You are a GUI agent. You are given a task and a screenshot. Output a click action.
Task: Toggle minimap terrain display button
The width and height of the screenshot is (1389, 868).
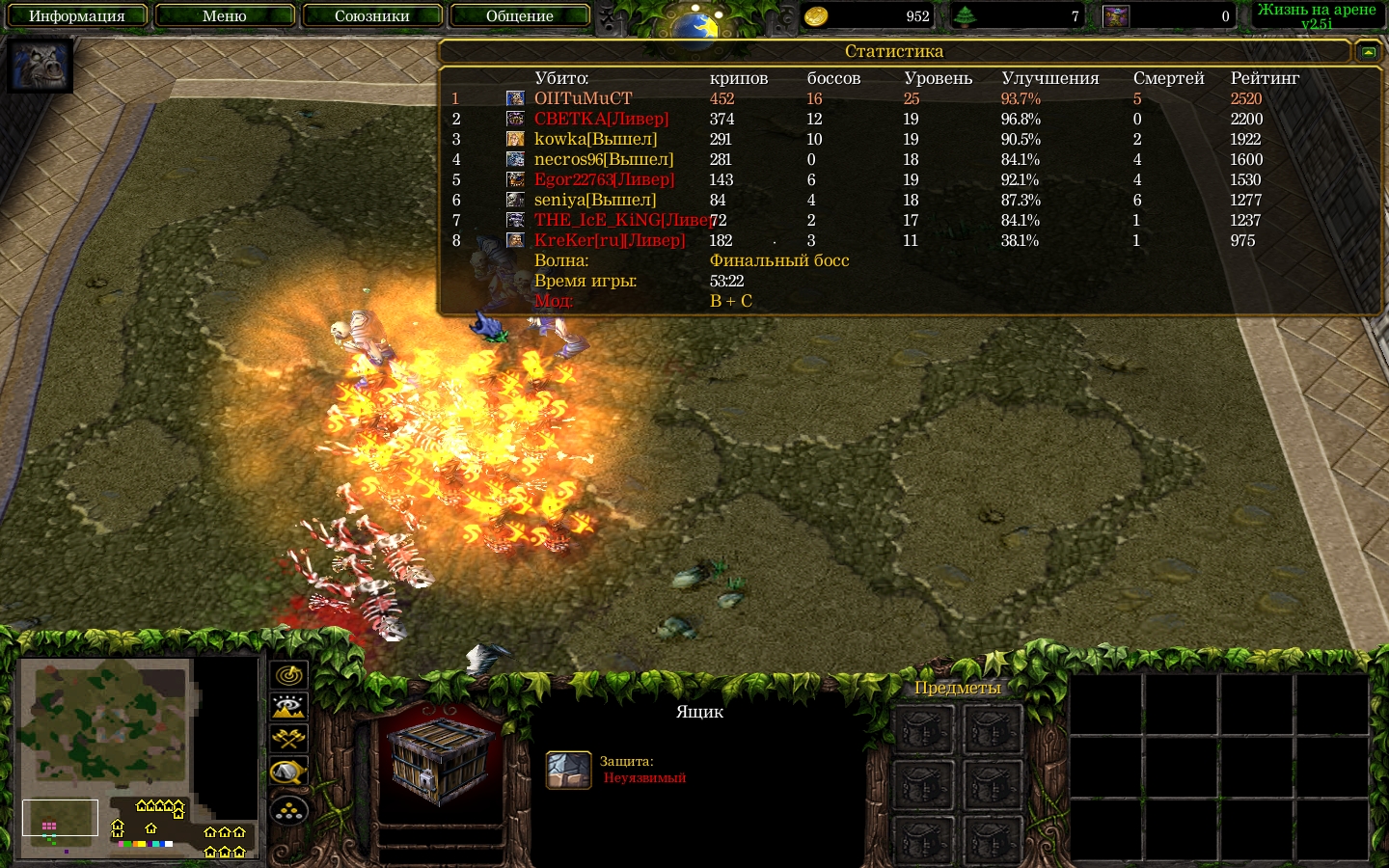click(x=288, y=707)
